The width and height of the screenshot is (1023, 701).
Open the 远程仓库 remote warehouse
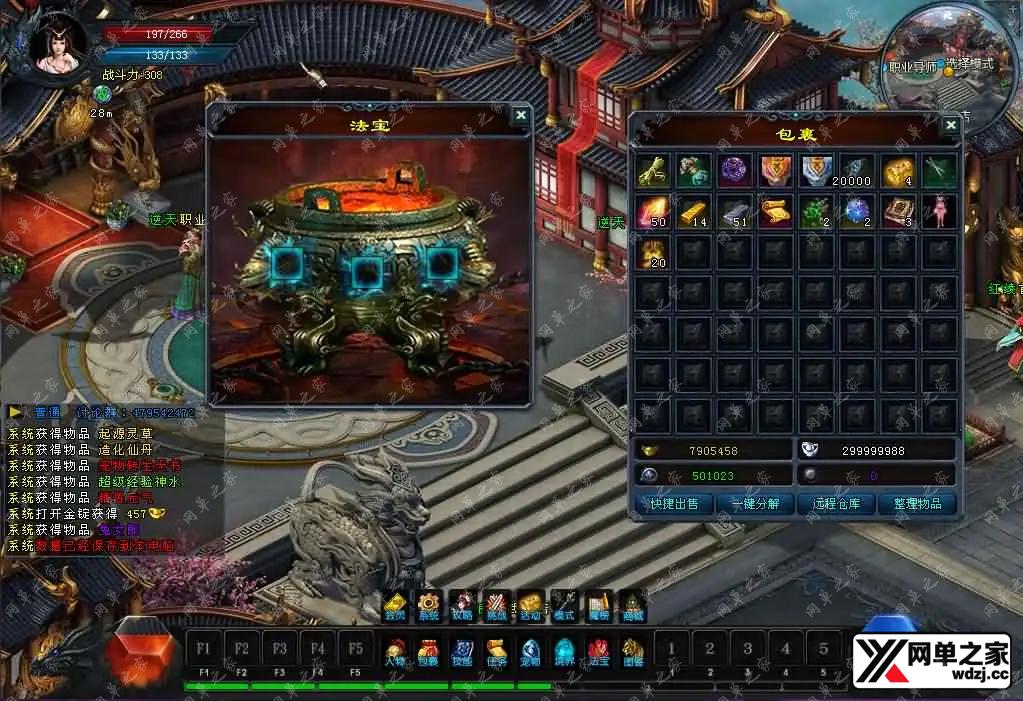(x=836, y=503)
